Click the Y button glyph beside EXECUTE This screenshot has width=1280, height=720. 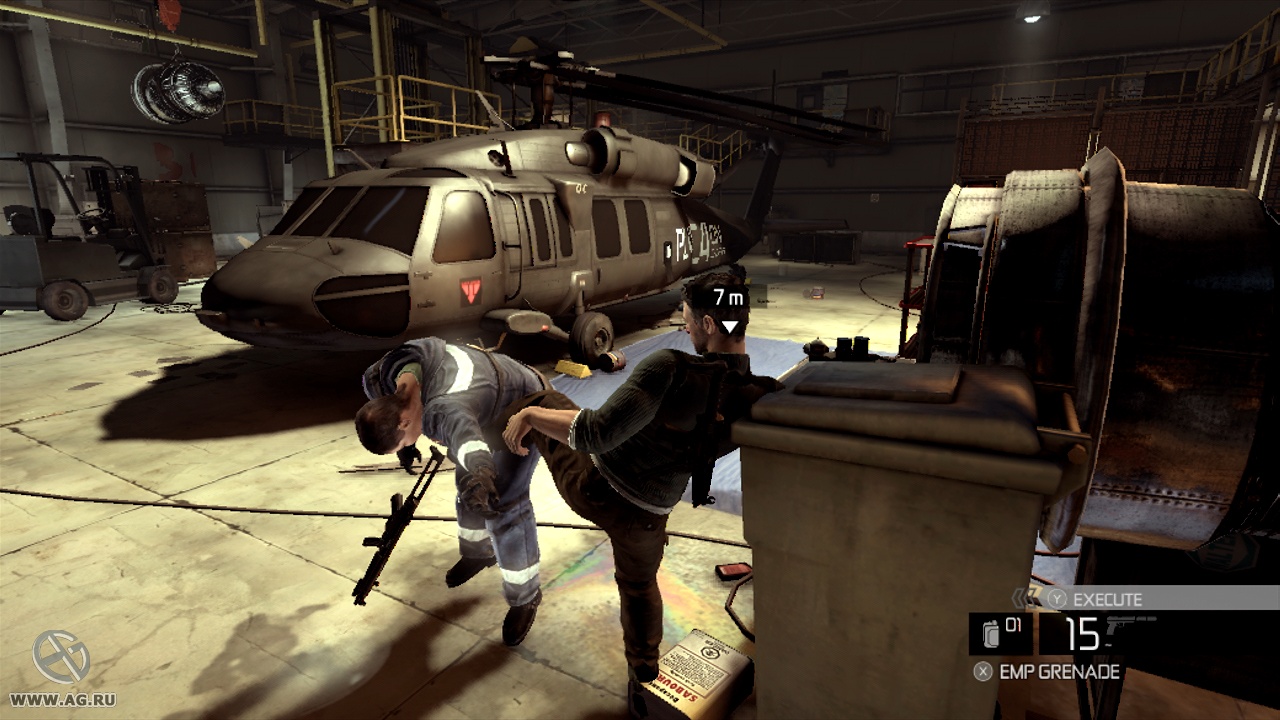1057,598
